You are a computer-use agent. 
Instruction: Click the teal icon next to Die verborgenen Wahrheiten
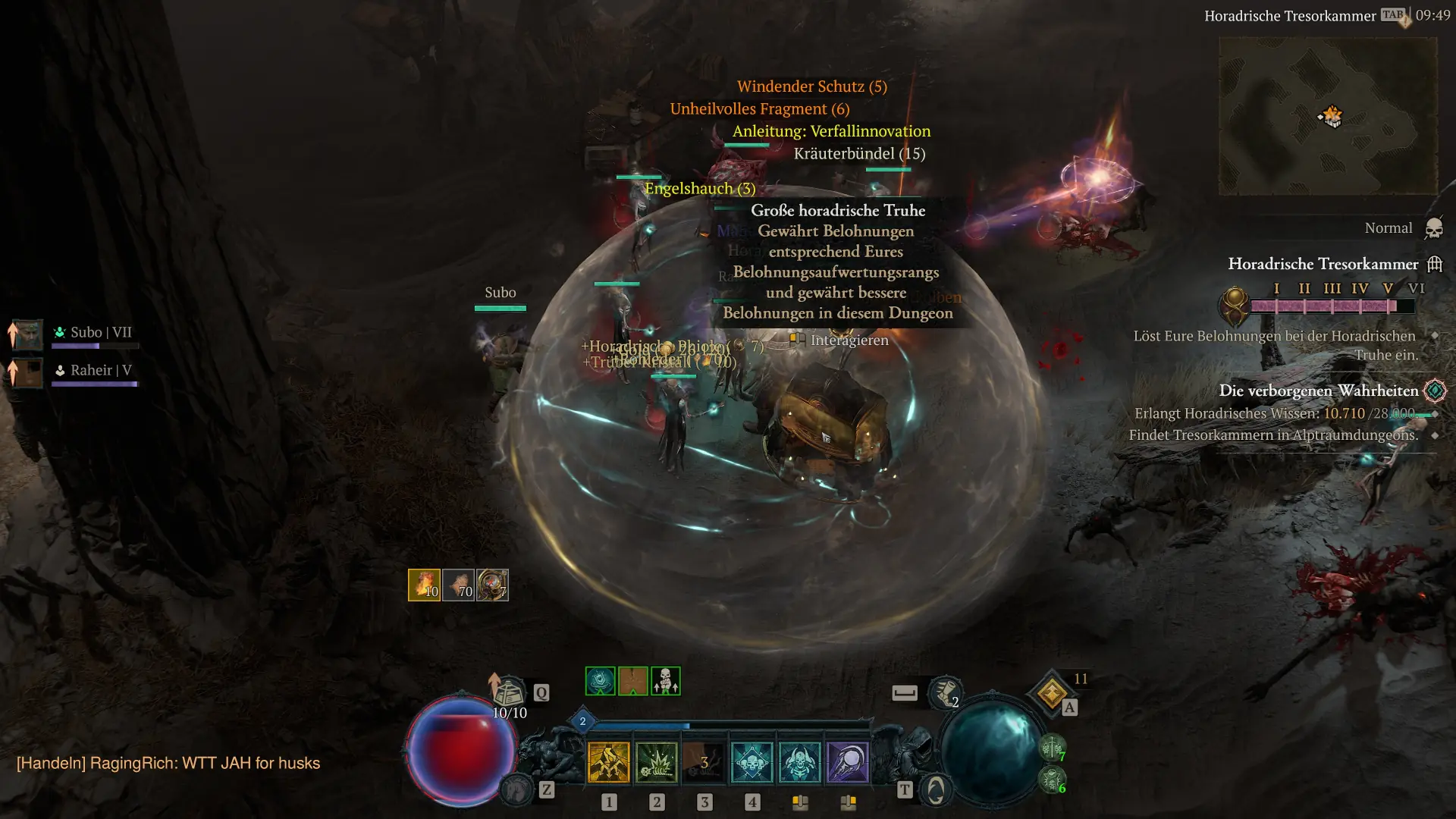coord(1433,391)
